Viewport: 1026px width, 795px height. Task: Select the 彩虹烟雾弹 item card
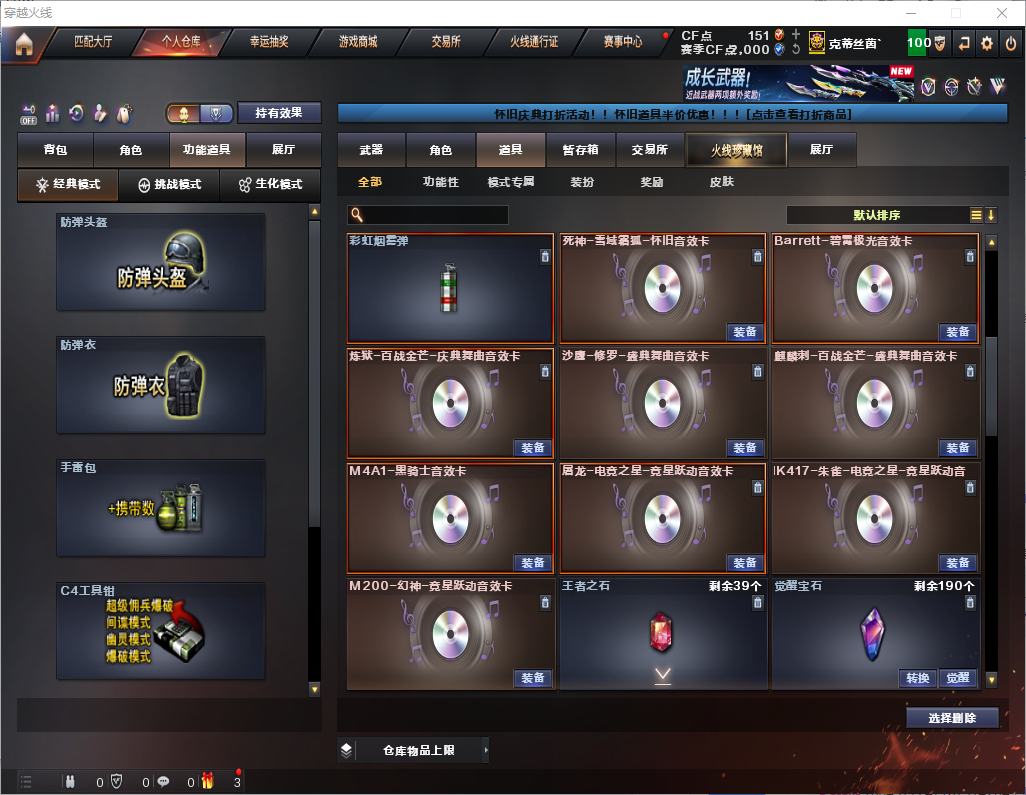(450, 288)
